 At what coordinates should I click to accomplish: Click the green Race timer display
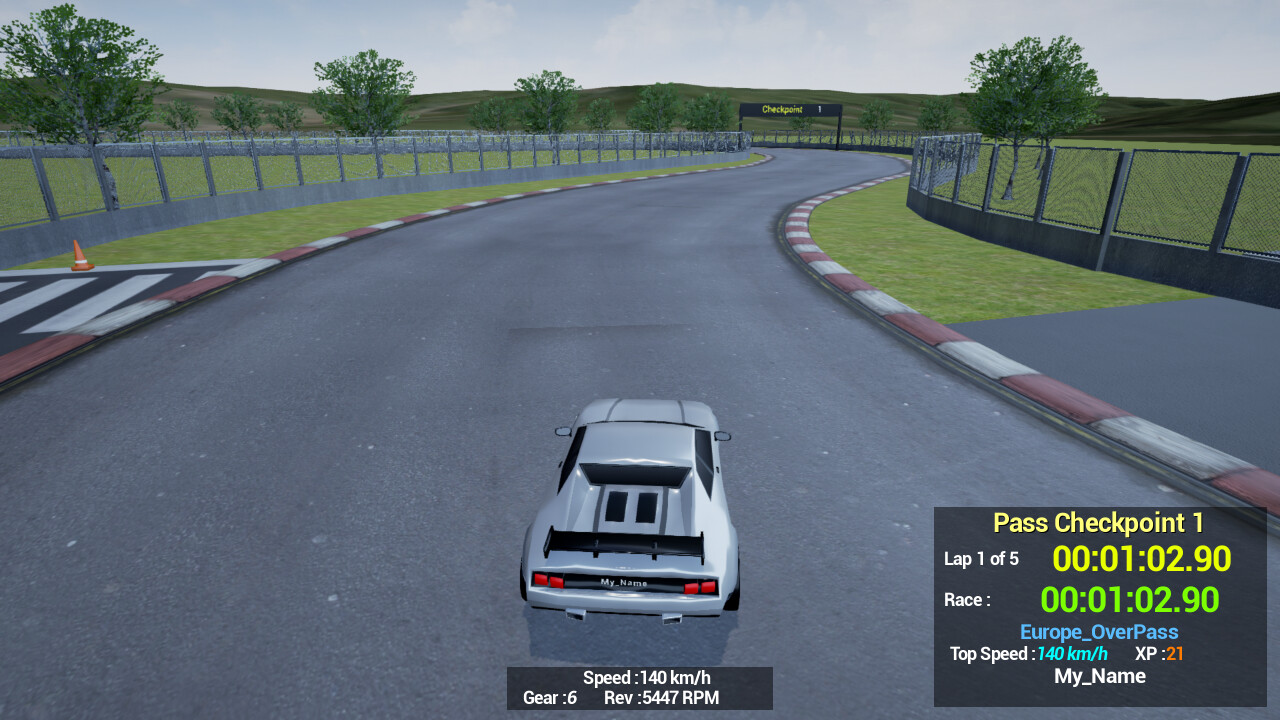point(1129,600)
